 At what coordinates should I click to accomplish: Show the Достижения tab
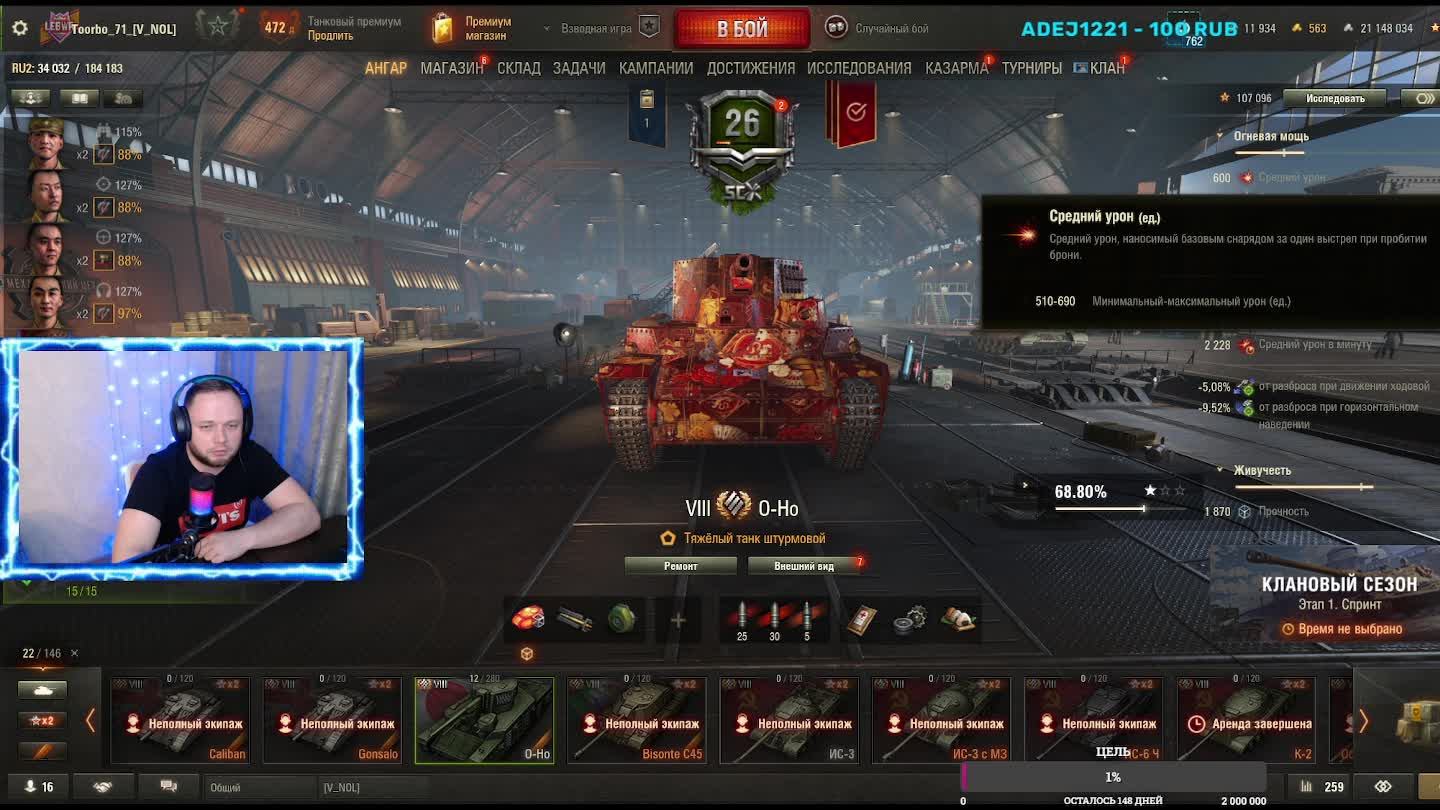tap(751, 68)
